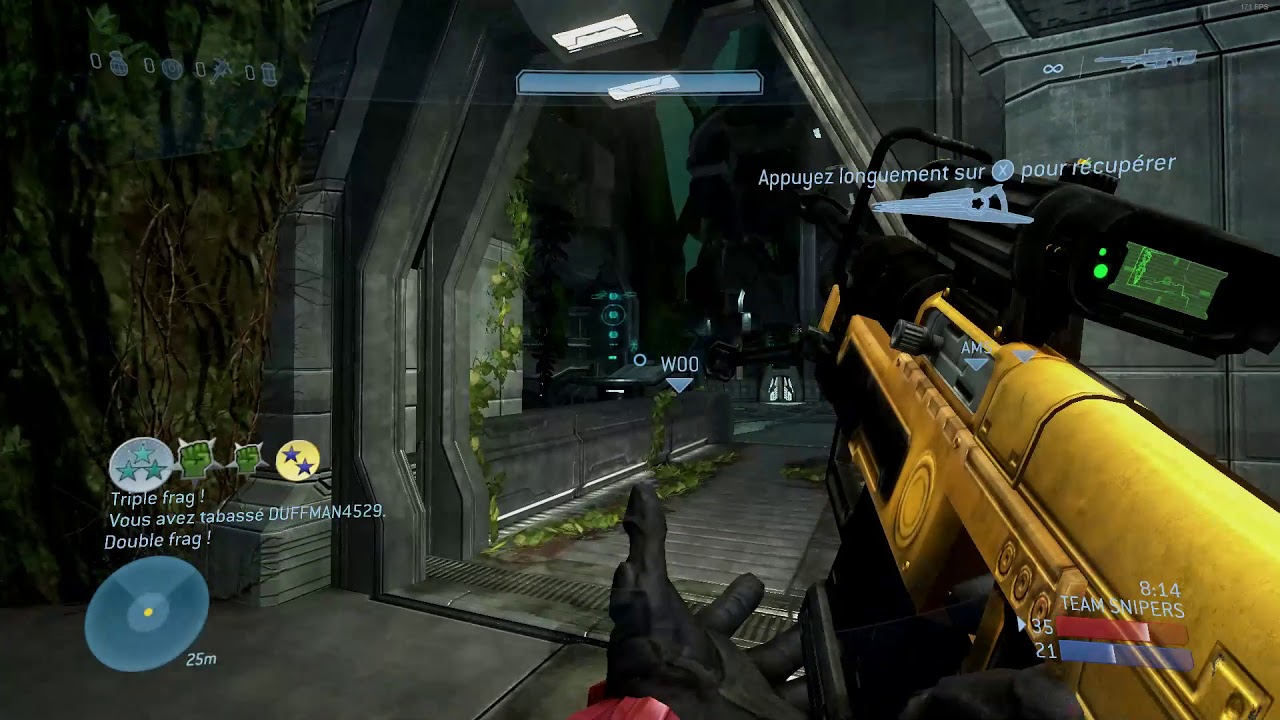Choose the spike grenade icon
The height and width of the screenshot is (720, 1280).
tap(223, 68)
